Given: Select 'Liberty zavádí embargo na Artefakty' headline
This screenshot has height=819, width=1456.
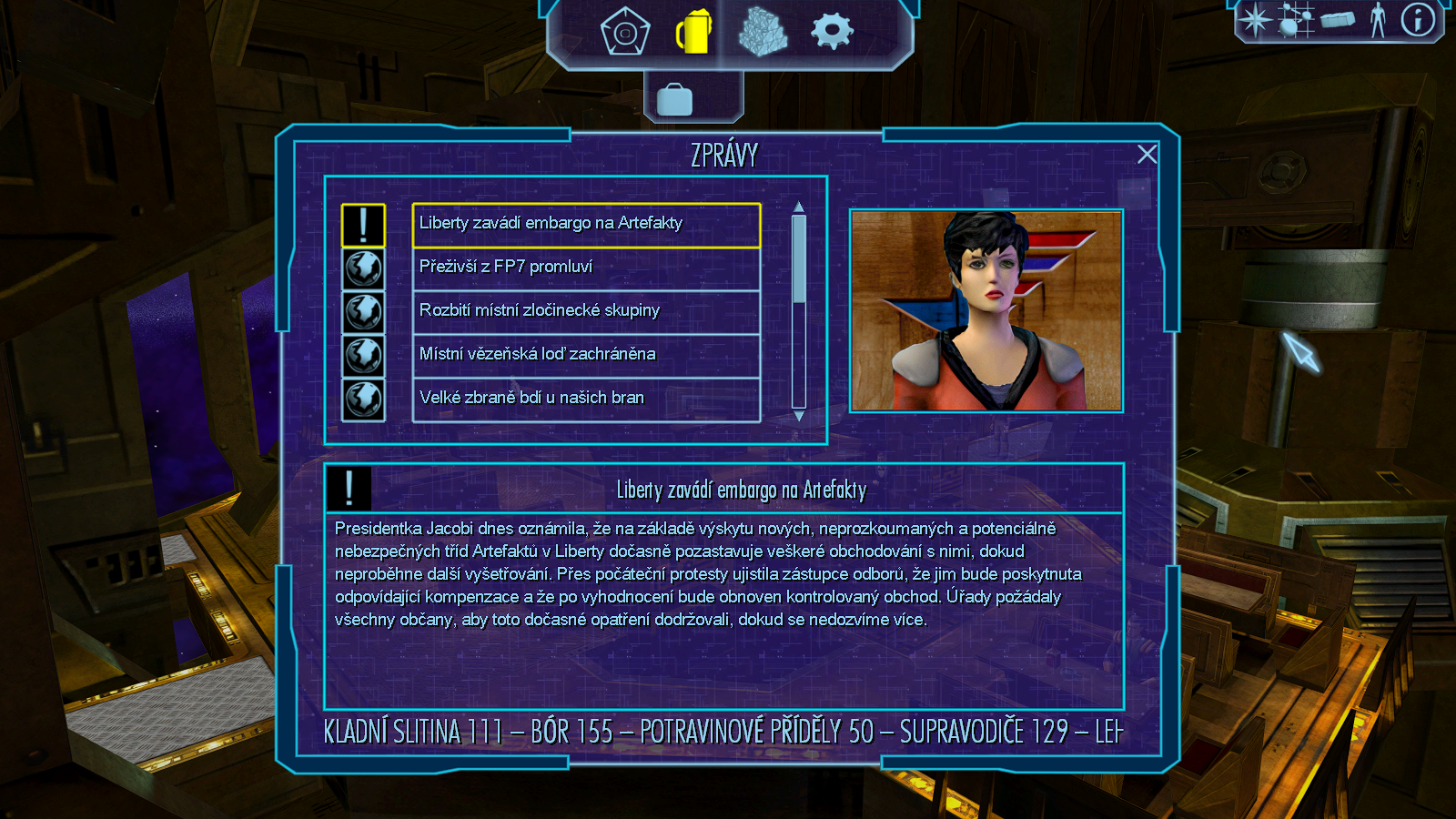Looking at the screenshot, I should point(586,224).
